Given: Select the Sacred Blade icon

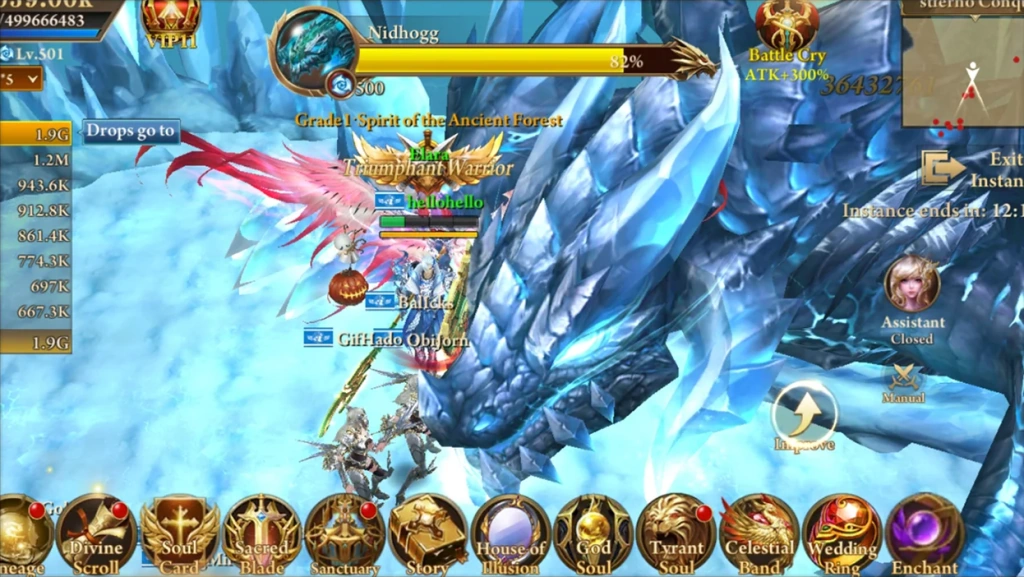Looking at the screenshot, I should 261,531.
